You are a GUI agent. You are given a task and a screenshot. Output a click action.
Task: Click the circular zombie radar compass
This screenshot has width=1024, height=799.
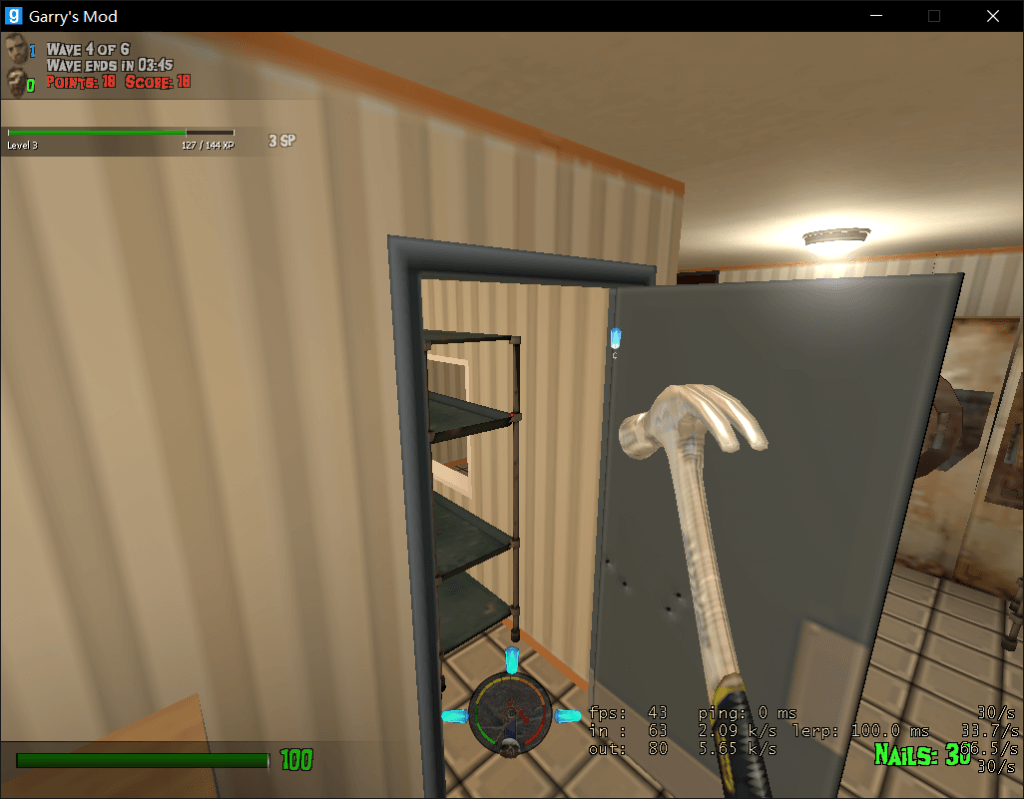tap(511, 714)
